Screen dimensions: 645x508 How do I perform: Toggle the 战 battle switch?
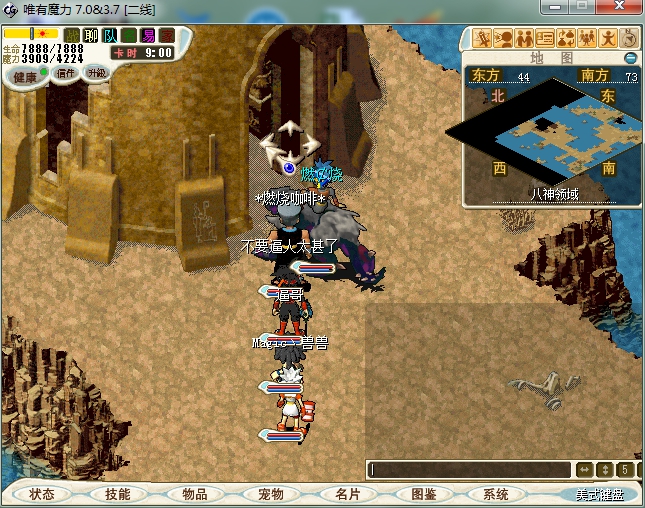click(72, 36)
